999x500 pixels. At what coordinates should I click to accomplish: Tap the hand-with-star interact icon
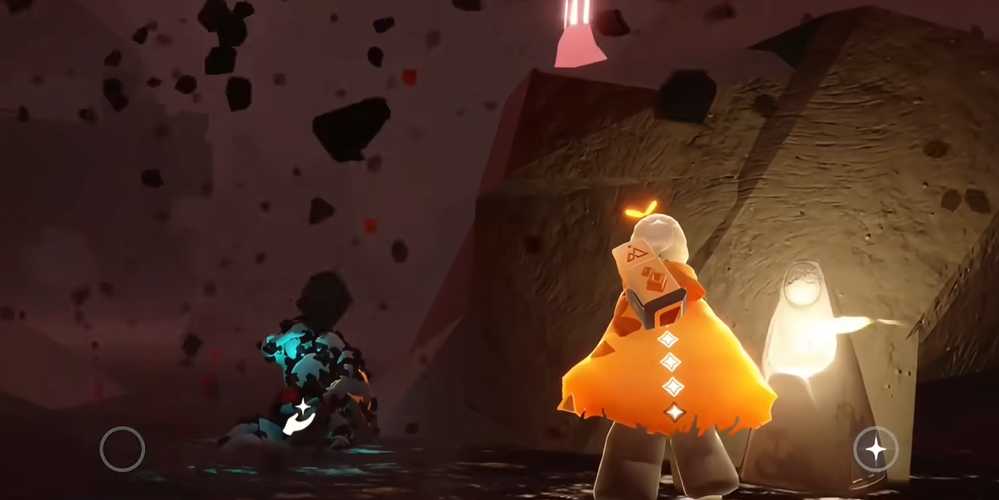[298, 417]
